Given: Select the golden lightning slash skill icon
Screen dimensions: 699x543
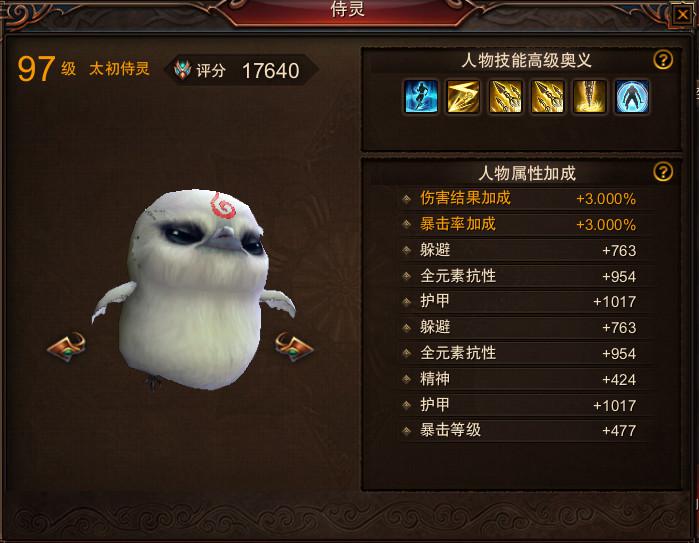Looking at the screenshot, I should point(463,97).
